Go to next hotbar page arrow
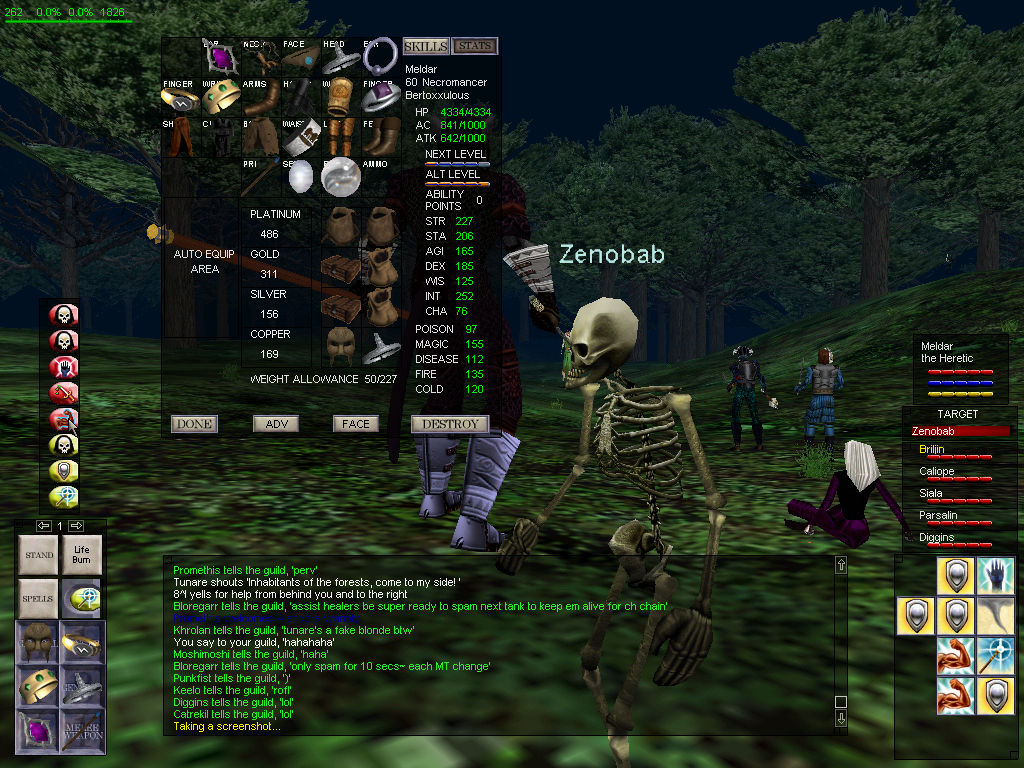 tap(77, 526)
